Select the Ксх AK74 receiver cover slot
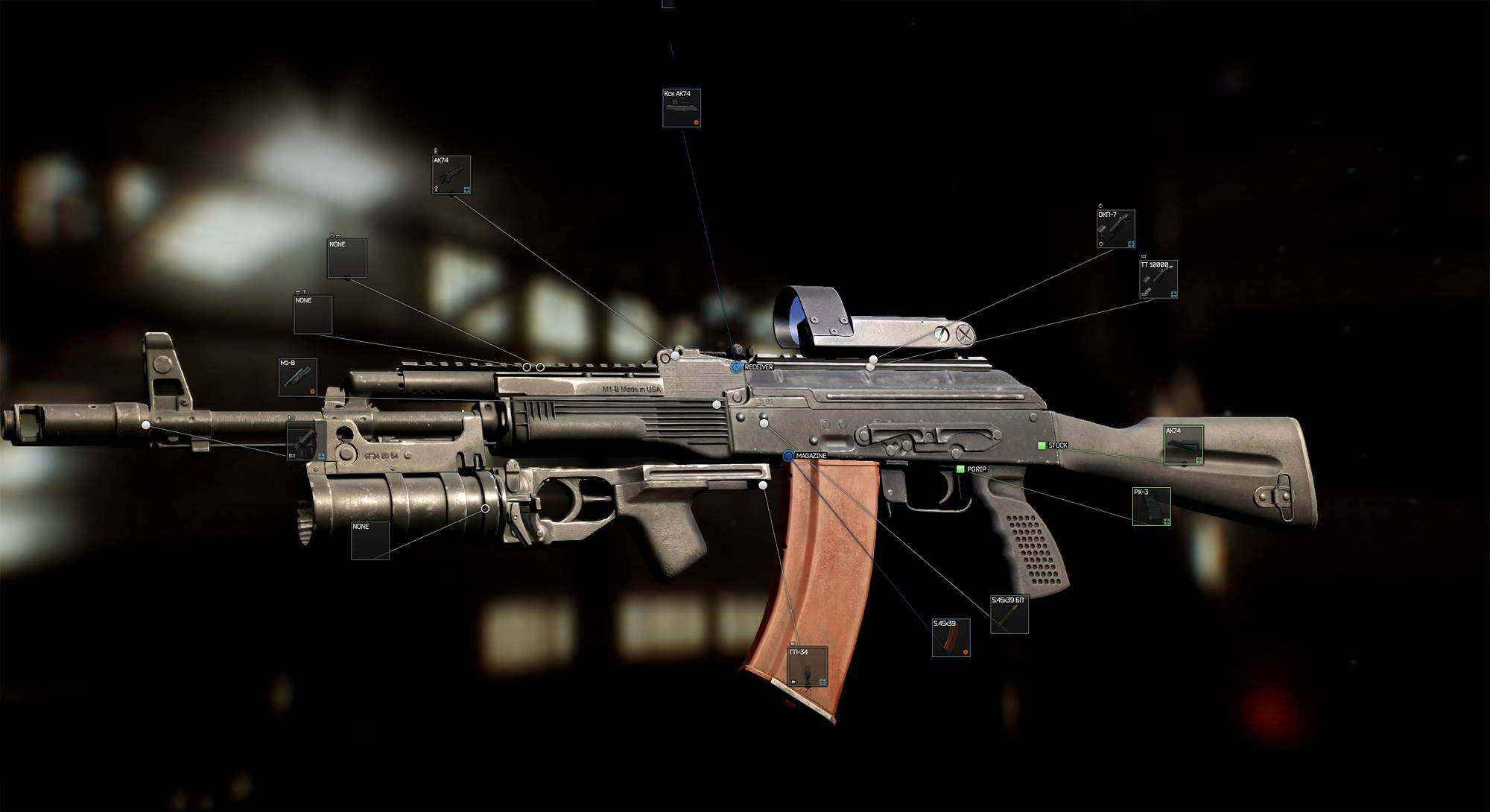 click(681, 108)
